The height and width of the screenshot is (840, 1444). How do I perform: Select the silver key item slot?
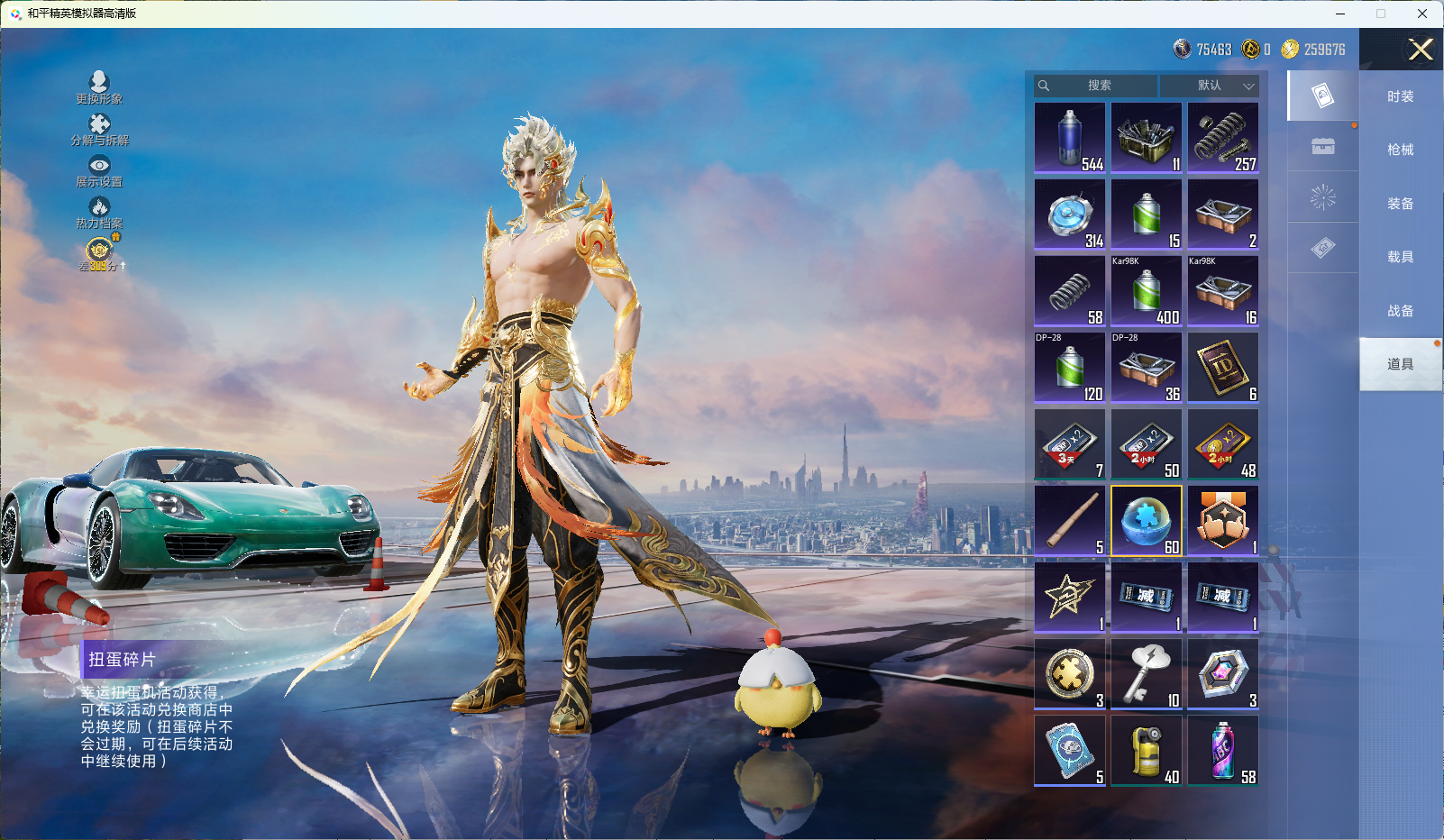click(x=1147, y=674)
